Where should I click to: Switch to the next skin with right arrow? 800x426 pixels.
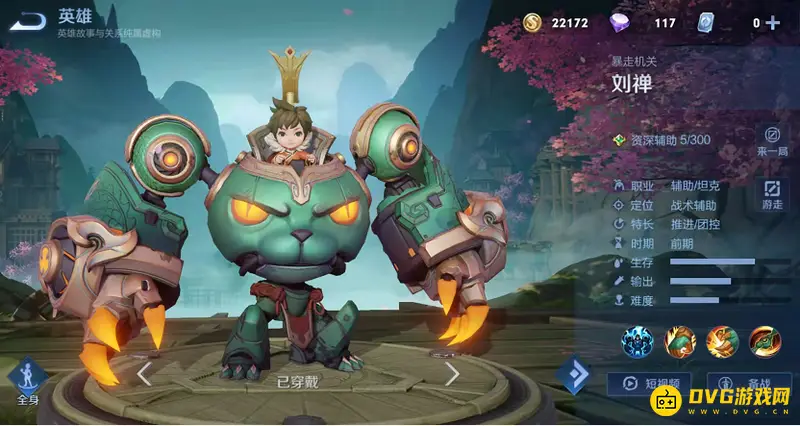coord(452,374)
